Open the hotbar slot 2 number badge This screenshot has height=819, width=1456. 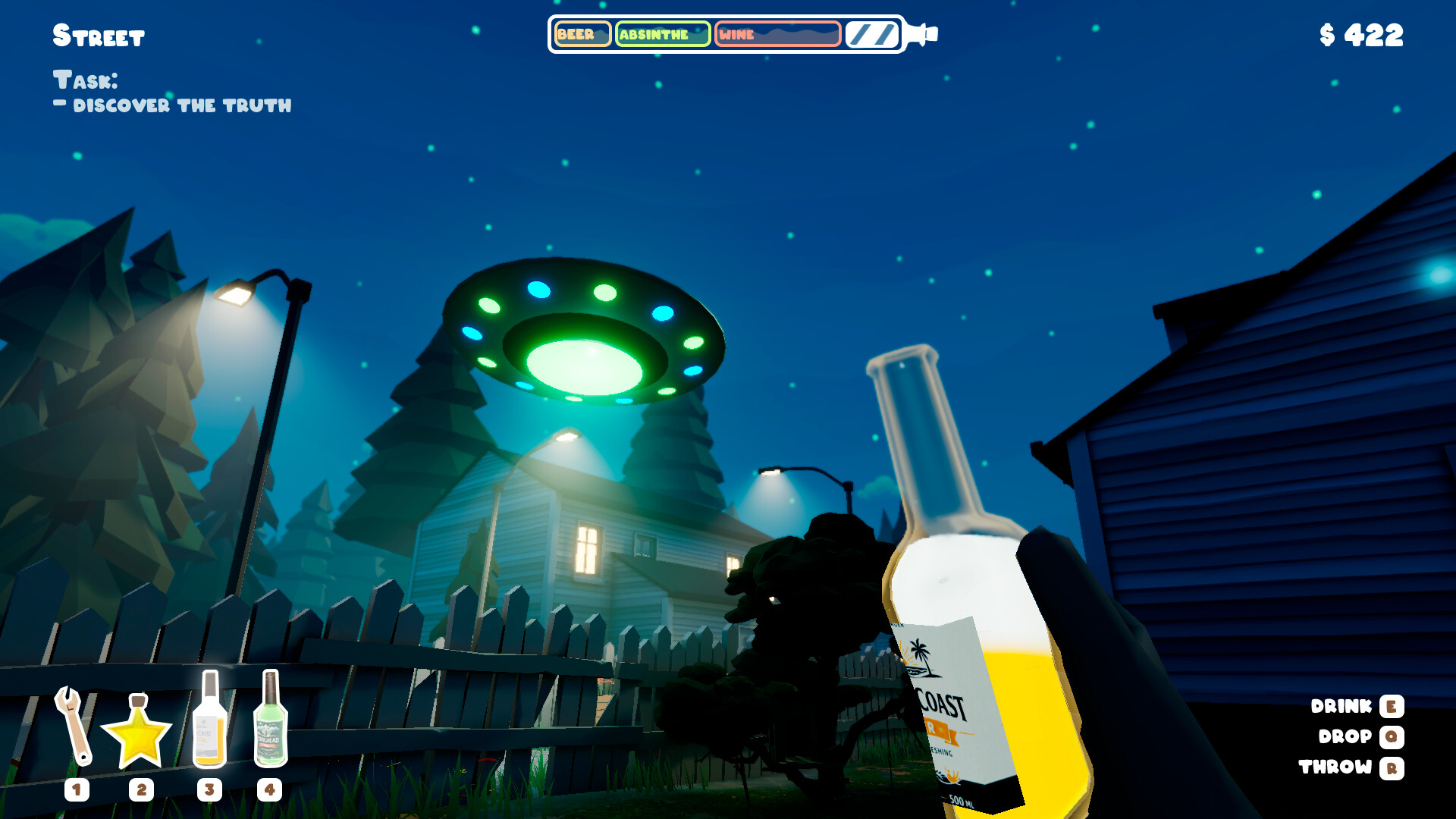tap(140, 789)
